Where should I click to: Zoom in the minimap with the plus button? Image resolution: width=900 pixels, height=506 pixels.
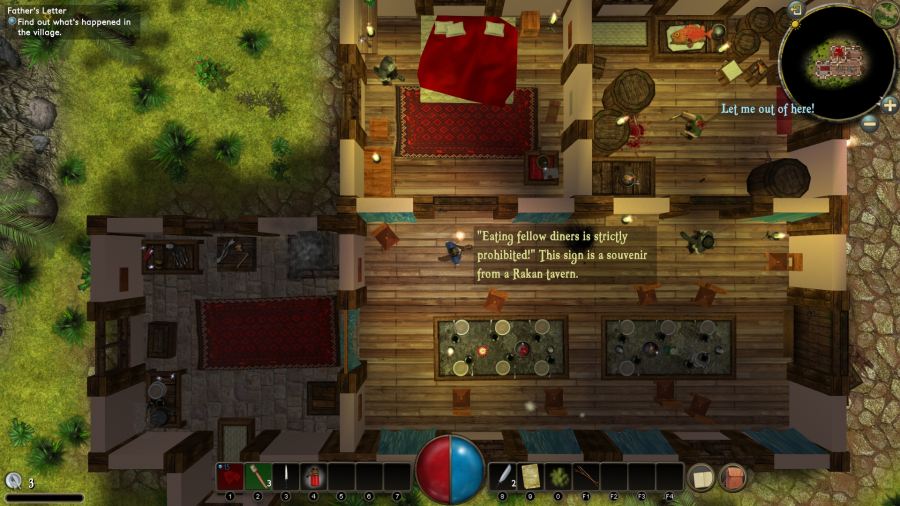[889, 104]
